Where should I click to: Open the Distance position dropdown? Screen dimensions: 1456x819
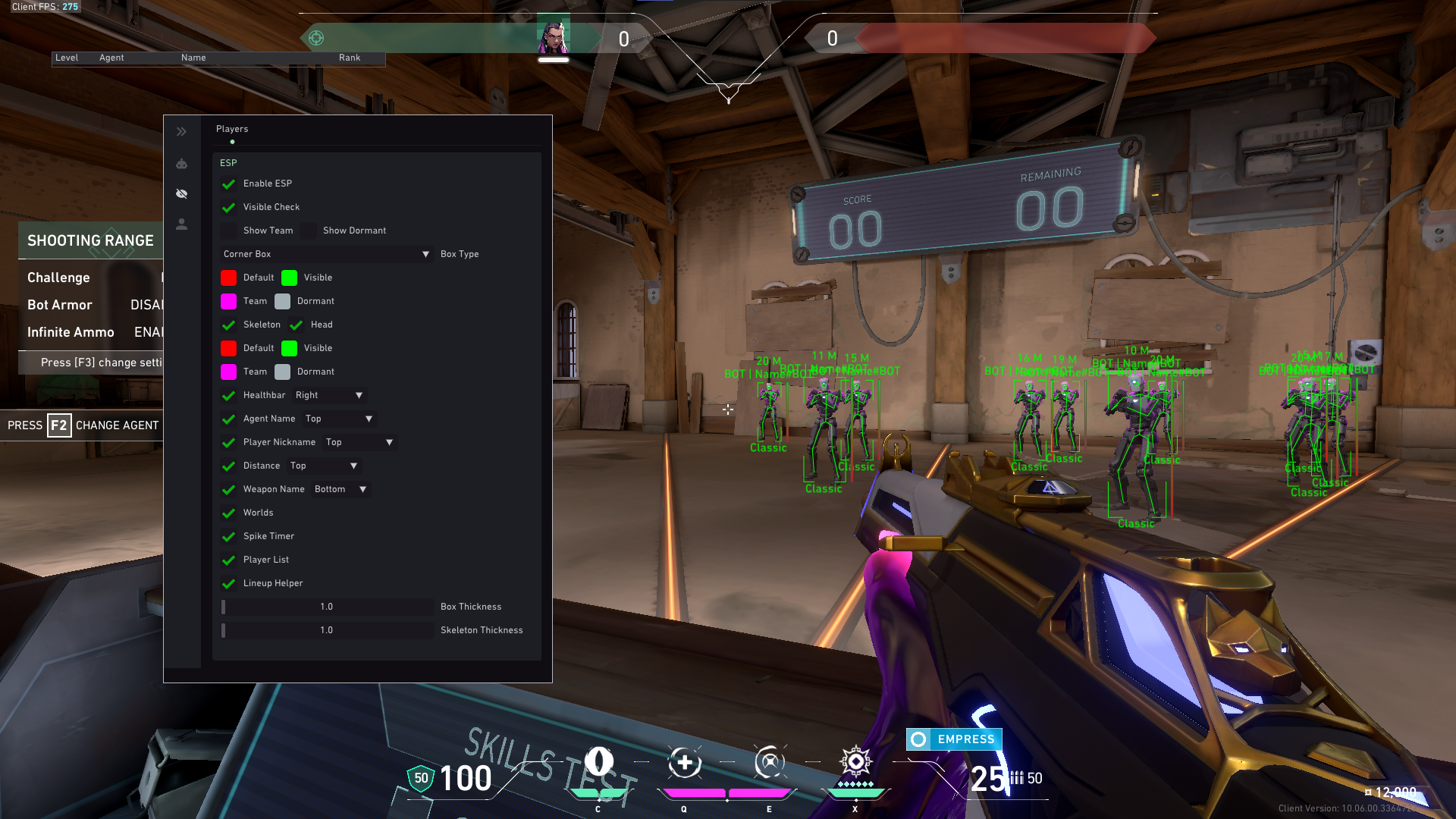(324, 466)
